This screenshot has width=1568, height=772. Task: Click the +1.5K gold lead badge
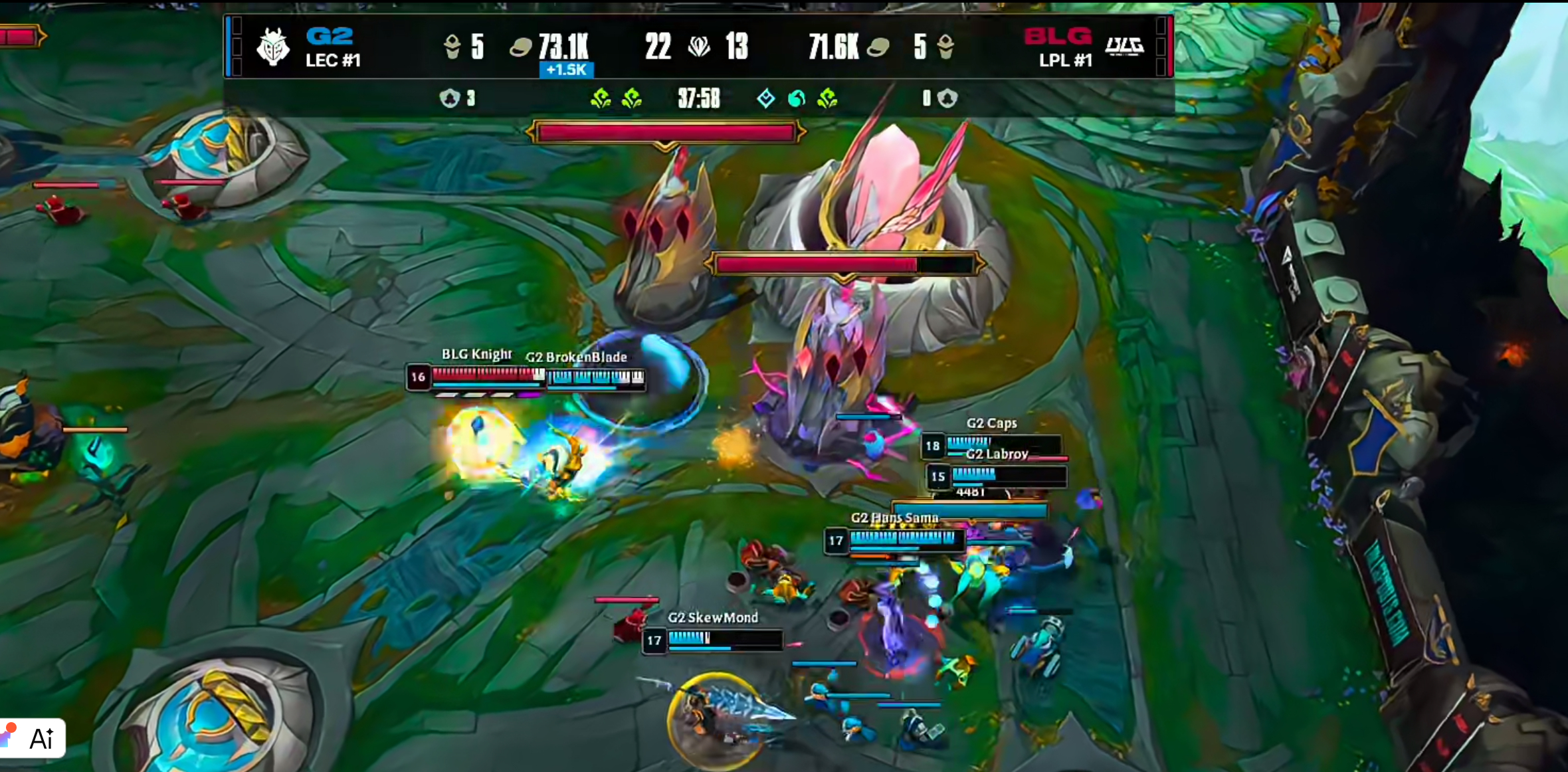tap(566, 70)
